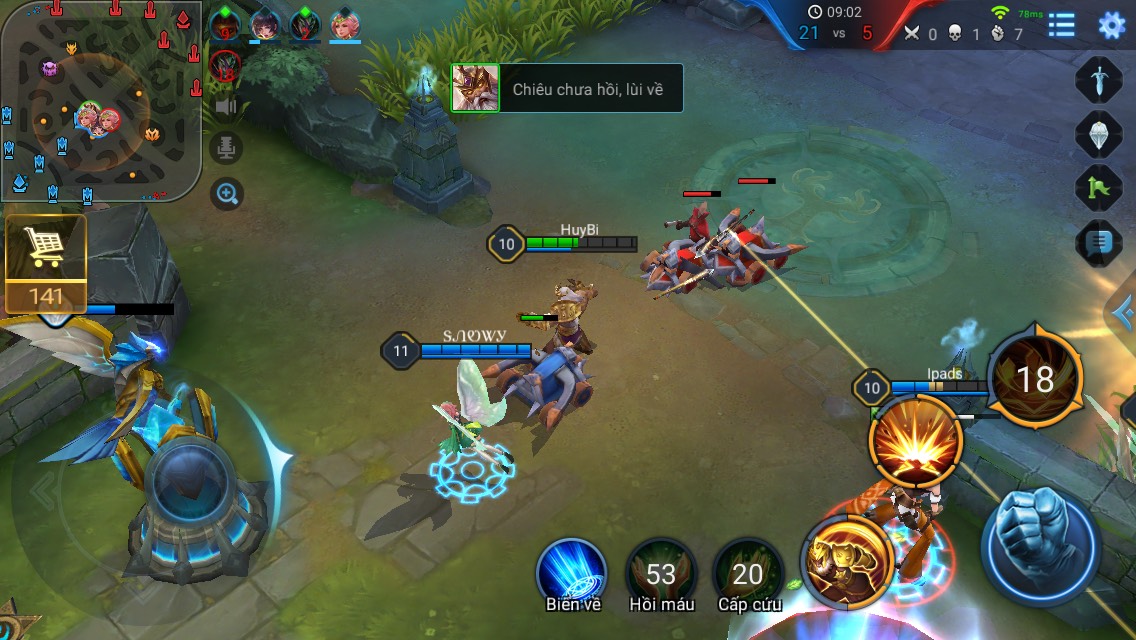Toggle the microphone voice chat

point(227,149)
